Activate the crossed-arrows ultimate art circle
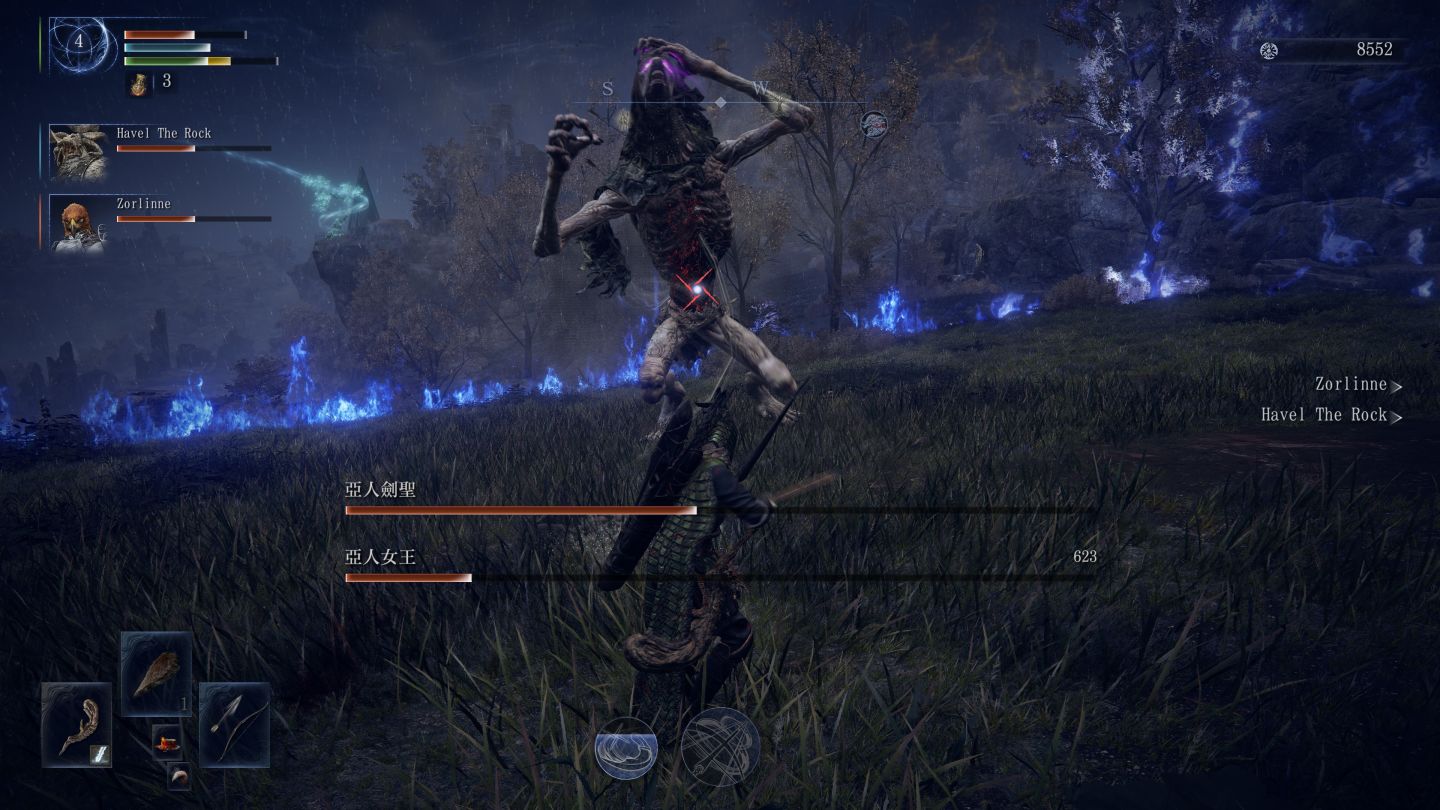 click(x=720, y=747)
